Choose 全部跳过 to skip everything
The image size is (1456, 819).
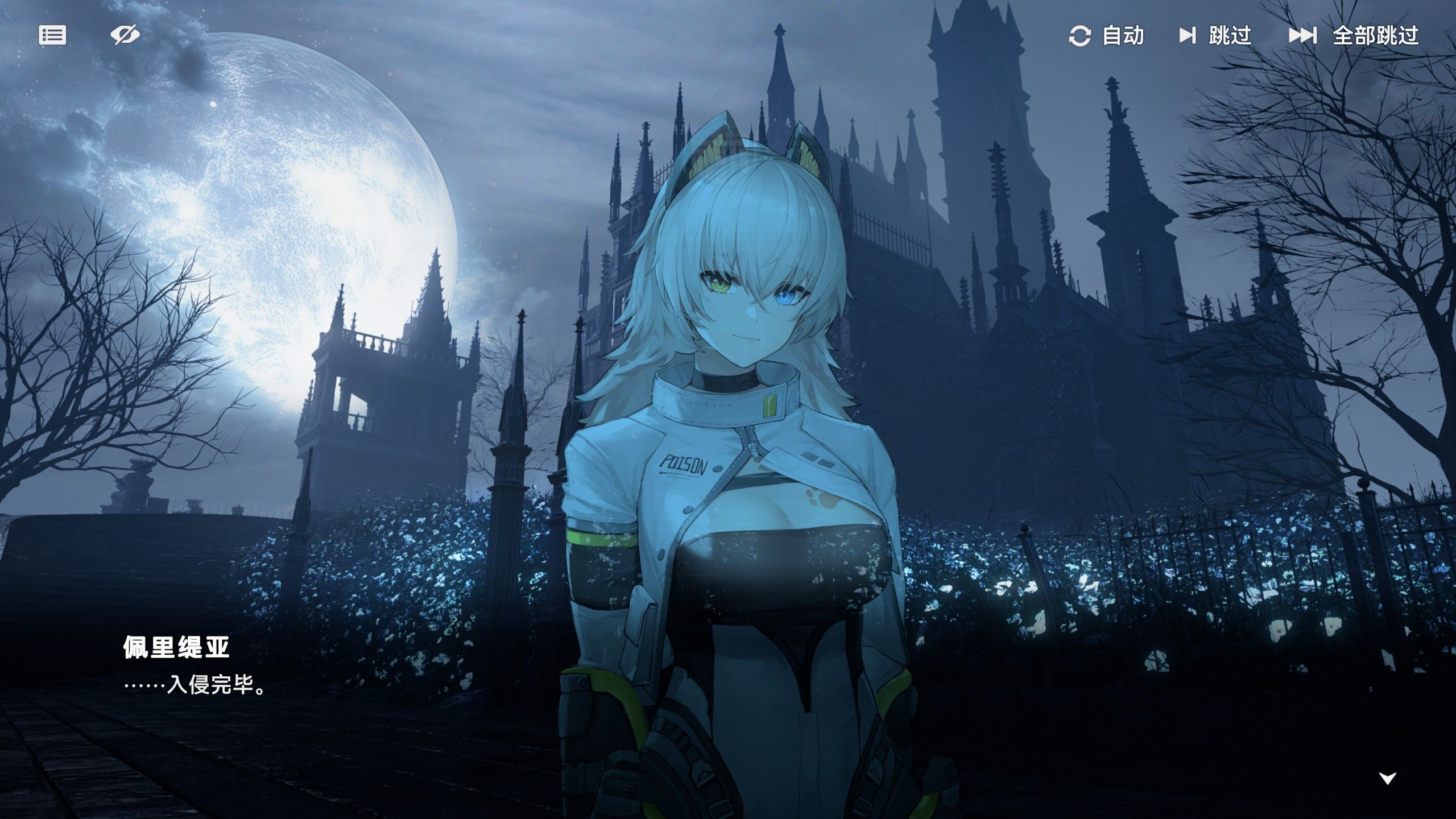coord(1354,36)
